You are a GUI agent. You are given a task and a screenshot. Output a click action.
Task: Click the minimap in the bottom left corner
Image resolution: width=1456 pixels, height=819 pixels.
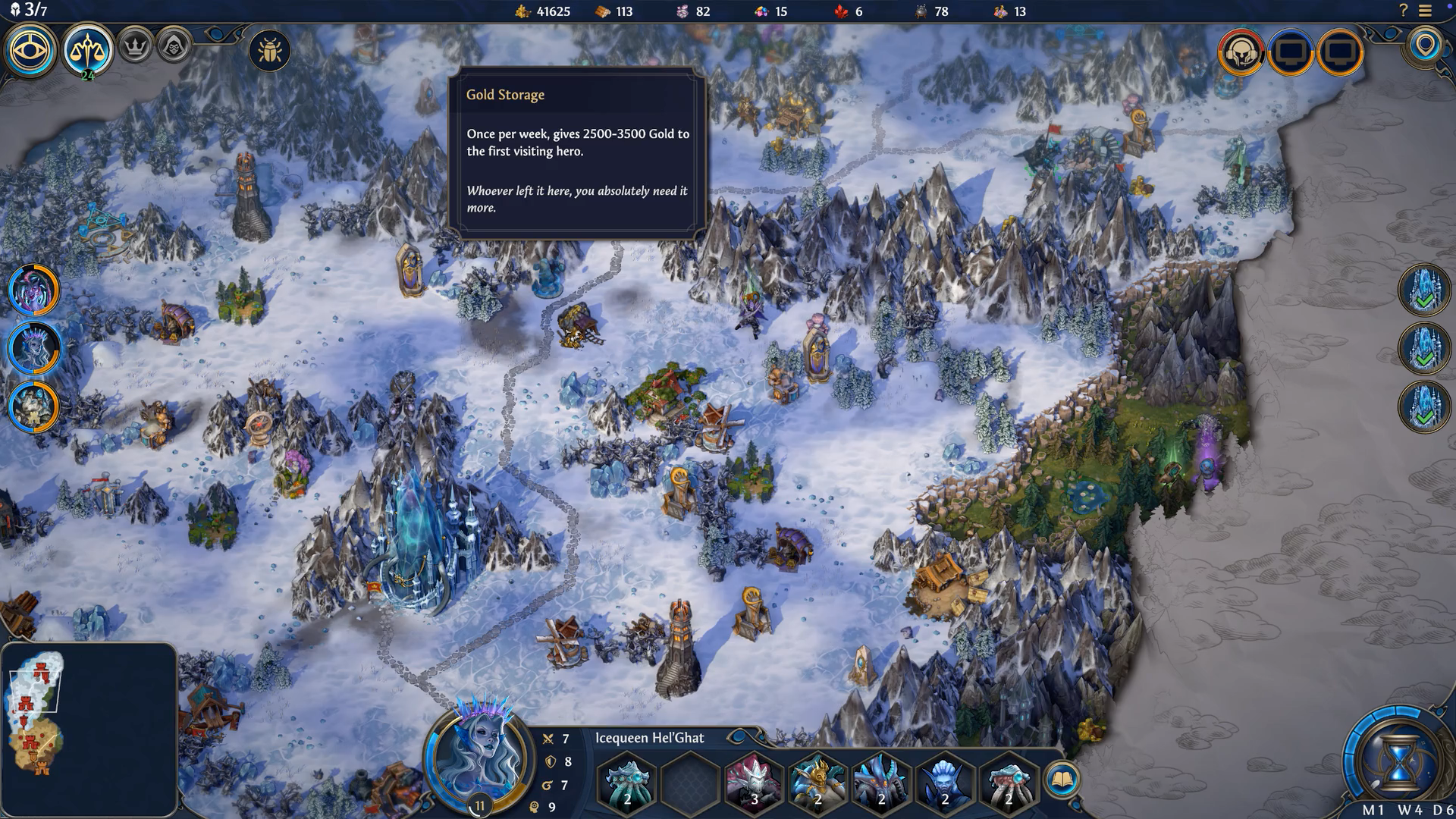click(91, 728)
